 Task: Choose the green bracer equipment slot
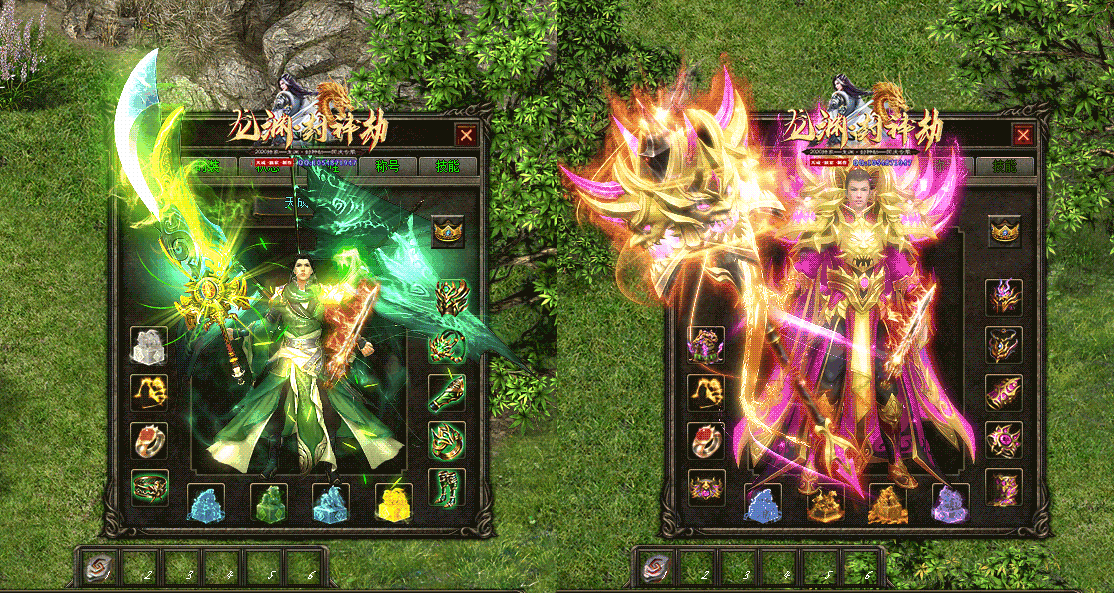point(448,392)
